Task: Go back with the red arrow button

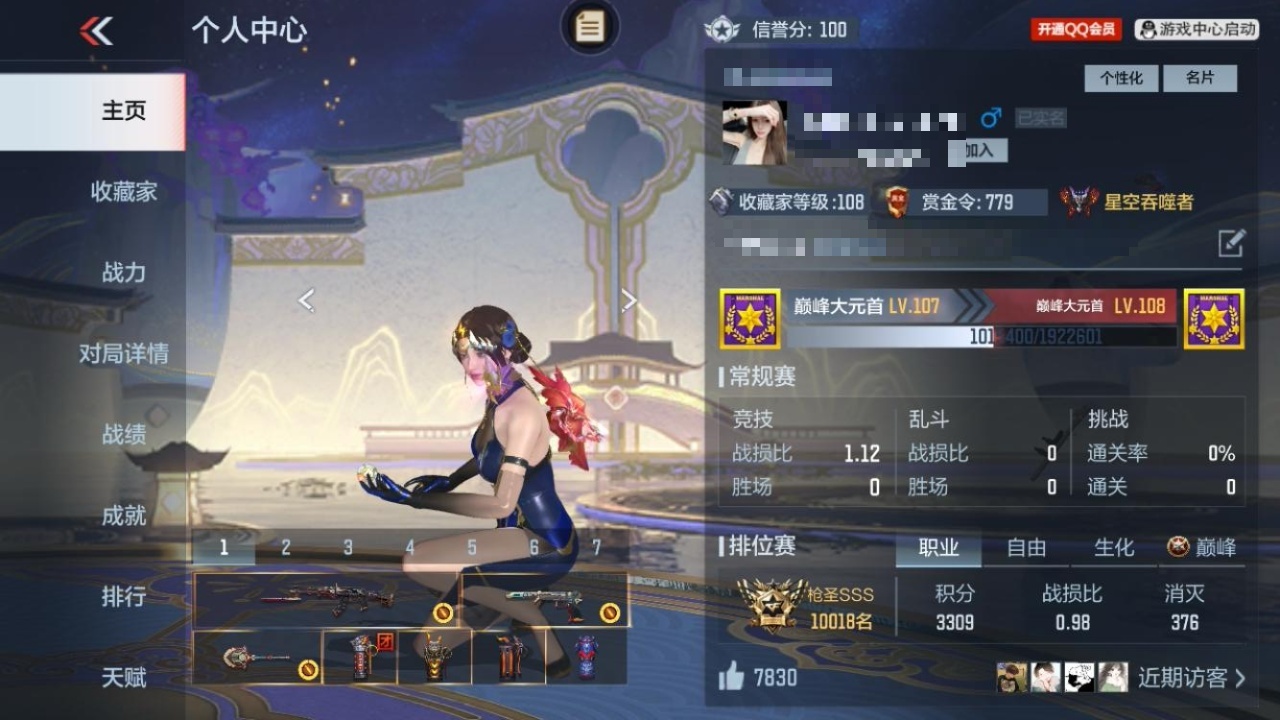Action: [97, 31]
